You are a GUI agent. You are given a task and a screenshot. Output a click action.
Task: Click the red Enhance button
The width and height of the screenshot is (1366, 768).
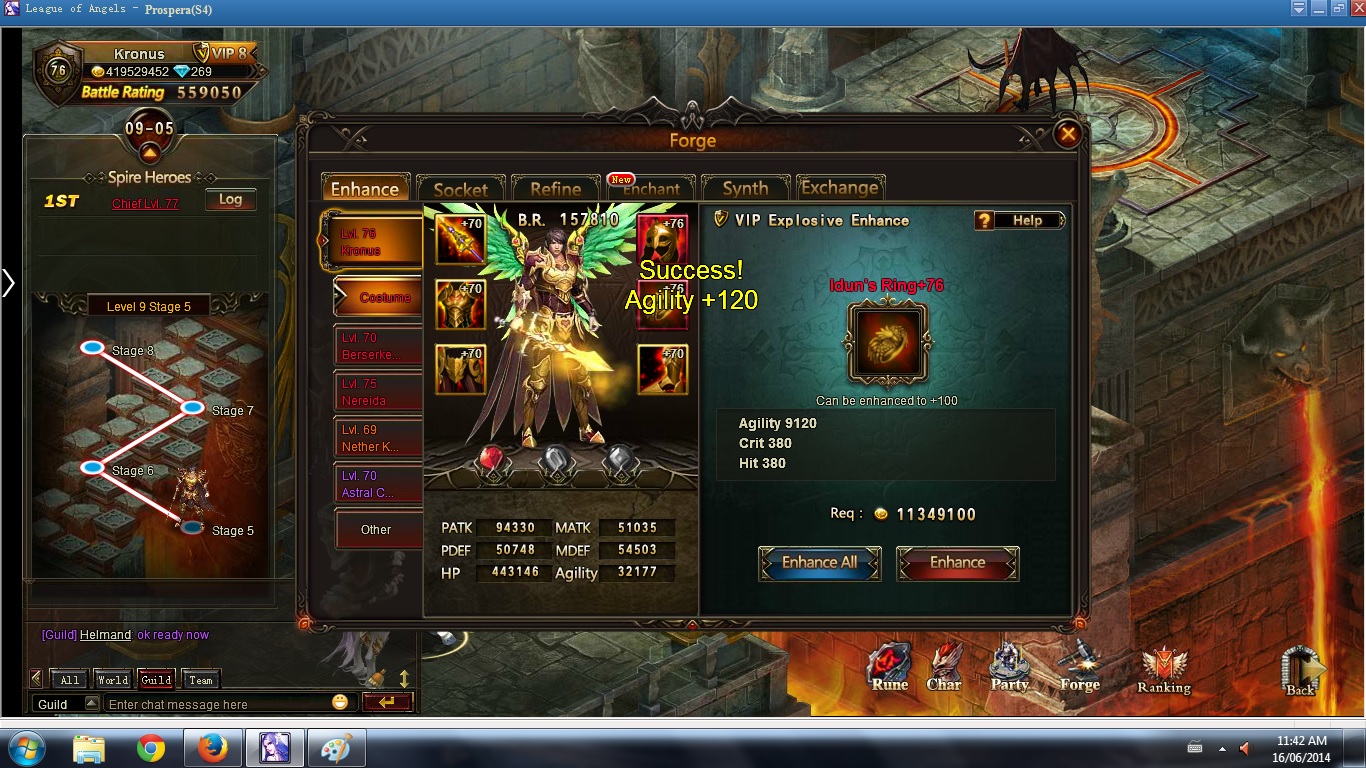[x=957, y=563]
